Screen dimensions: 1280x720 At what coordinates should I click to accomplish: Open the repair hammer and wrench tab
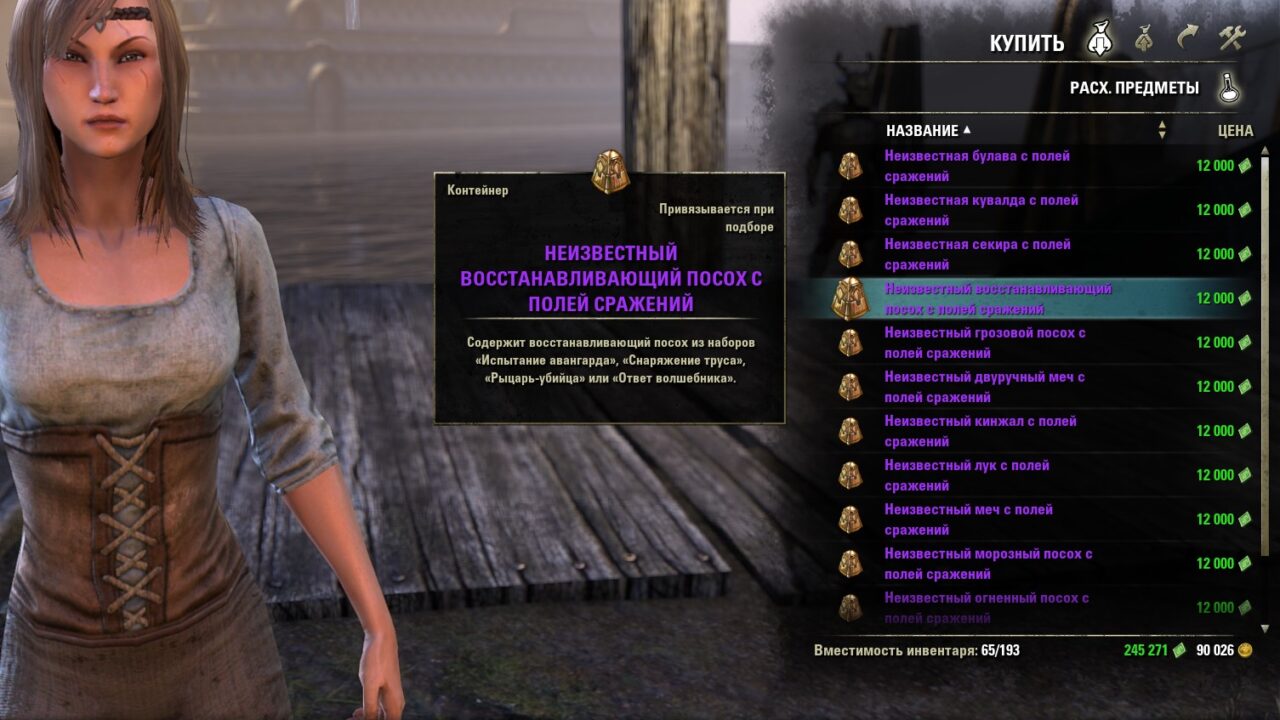(1231, 39)
